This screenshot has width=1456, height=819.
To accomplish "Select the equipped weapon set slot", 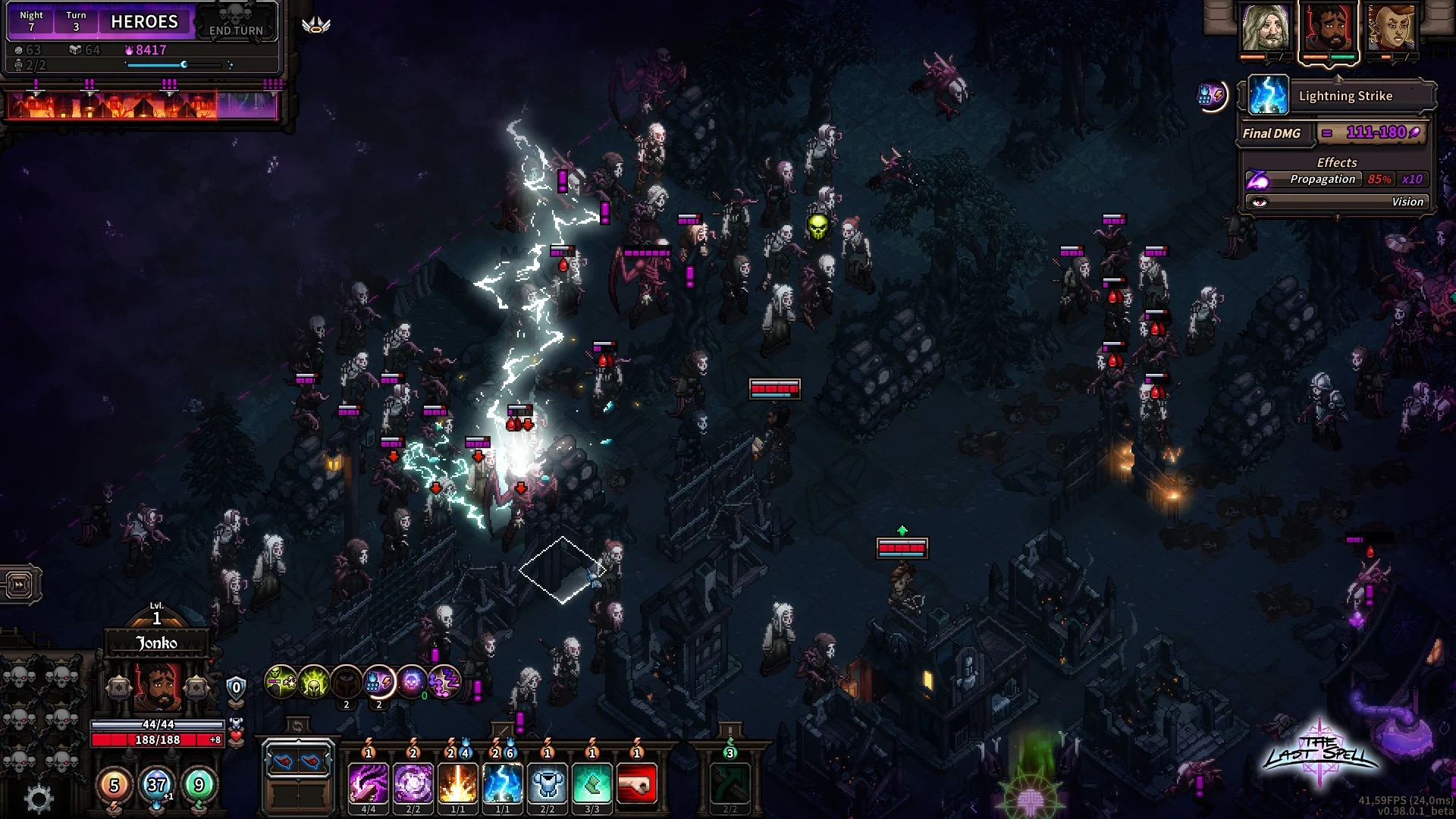I will point(298,761).
